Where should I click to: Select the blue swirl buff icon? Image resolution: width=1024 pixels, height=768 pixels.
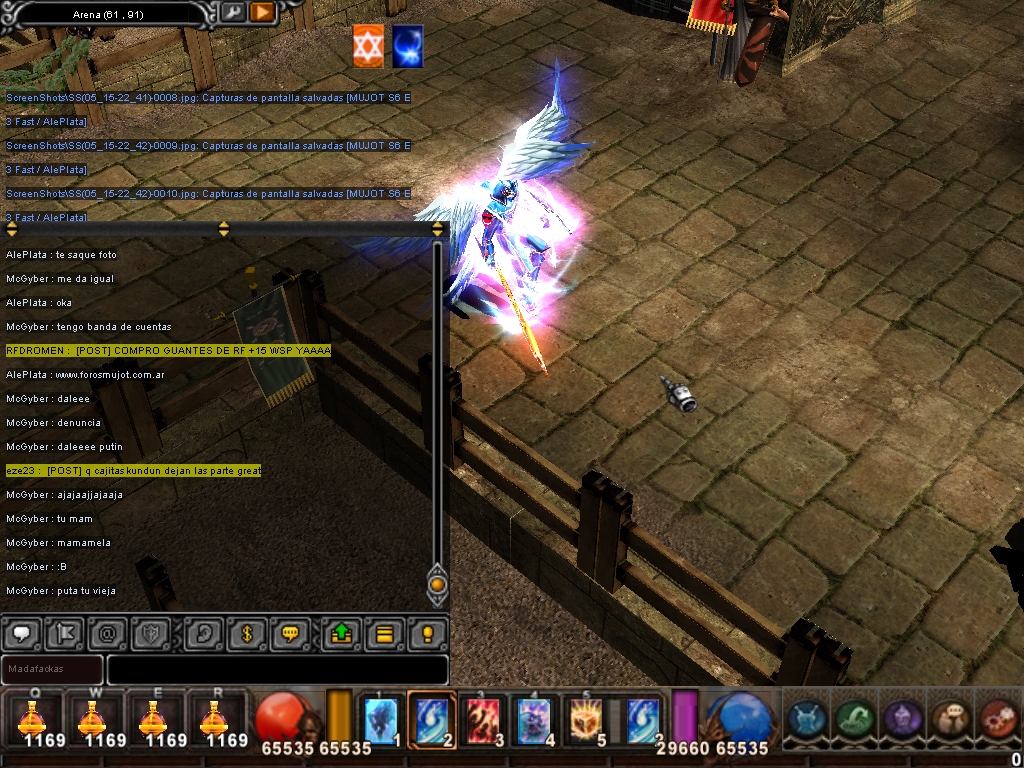(x=407, y=47)
